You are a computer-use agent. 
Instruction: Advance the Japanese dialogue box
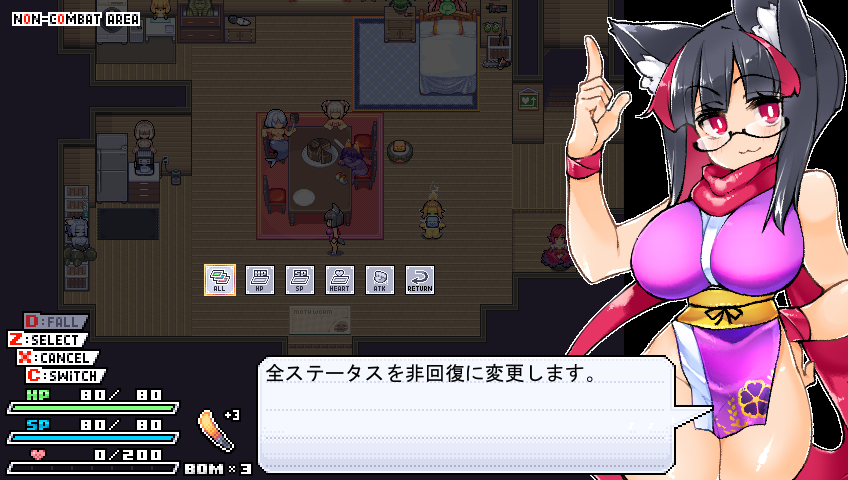[464, 414]
